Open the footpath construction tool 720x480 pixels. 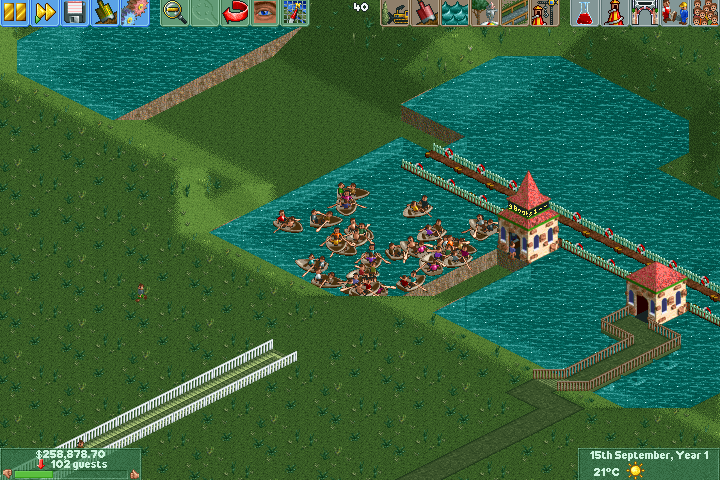(513, 12)
